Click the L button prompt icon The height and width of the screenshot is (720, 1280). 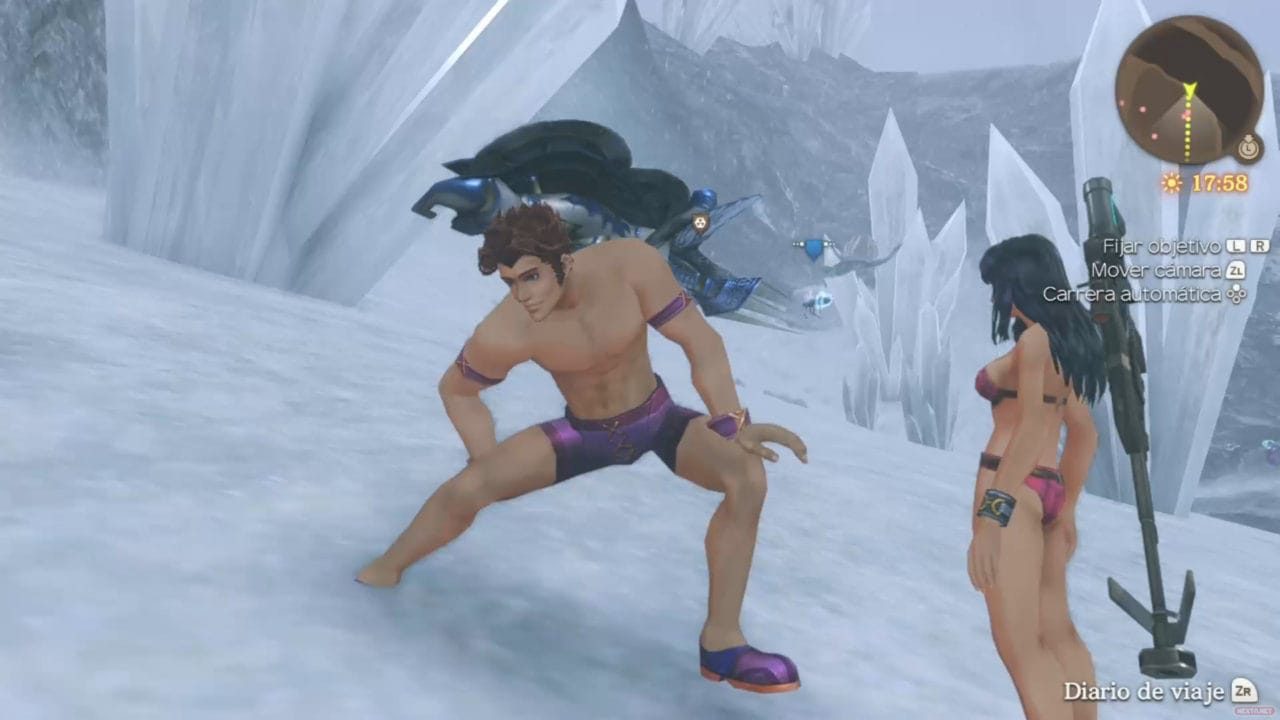point(1236,244)
